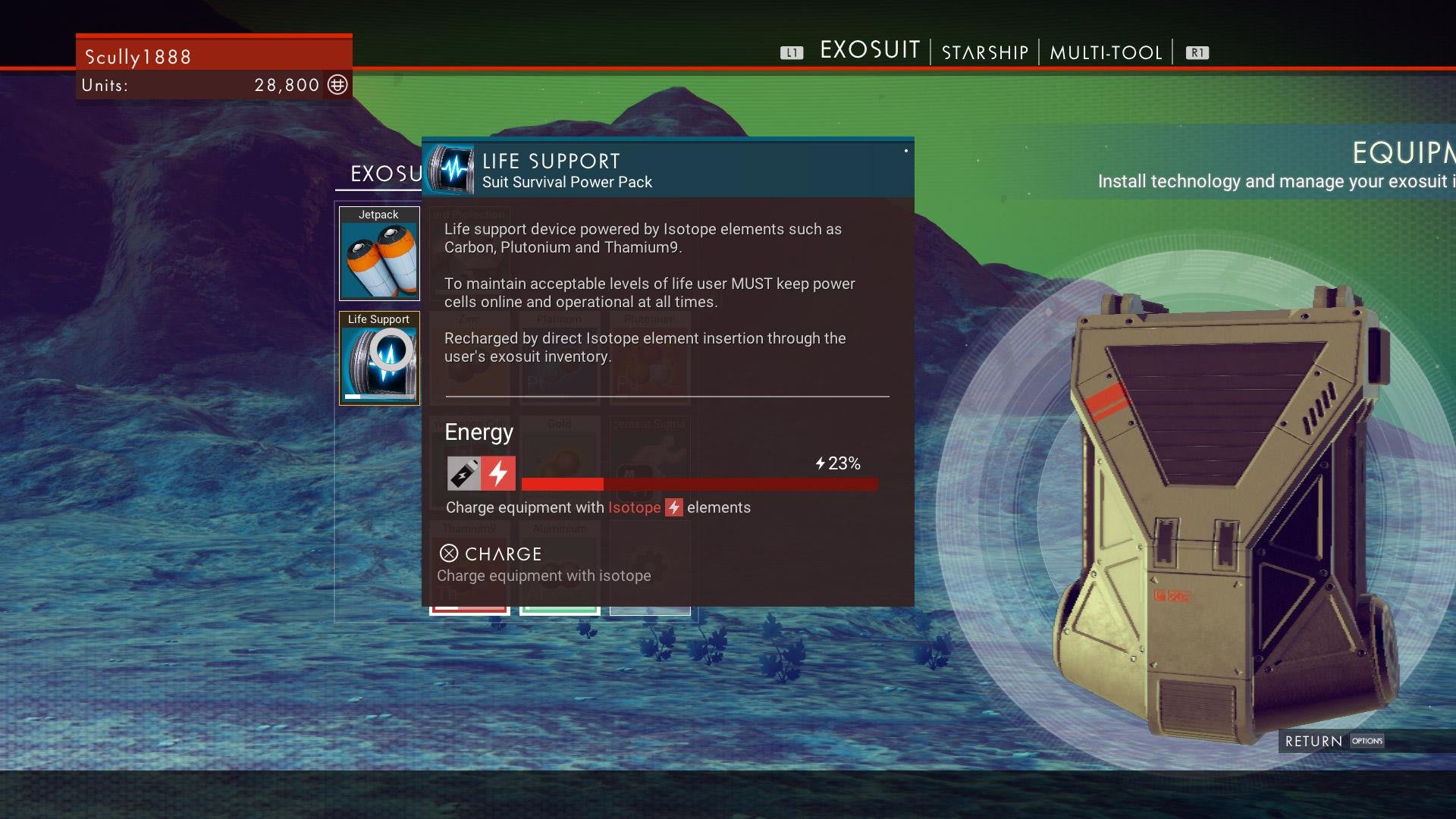1456x819 pixels.
Task: Select the Multi-Tool tab
Action: pyautogui.click(x=1106, y=52)
